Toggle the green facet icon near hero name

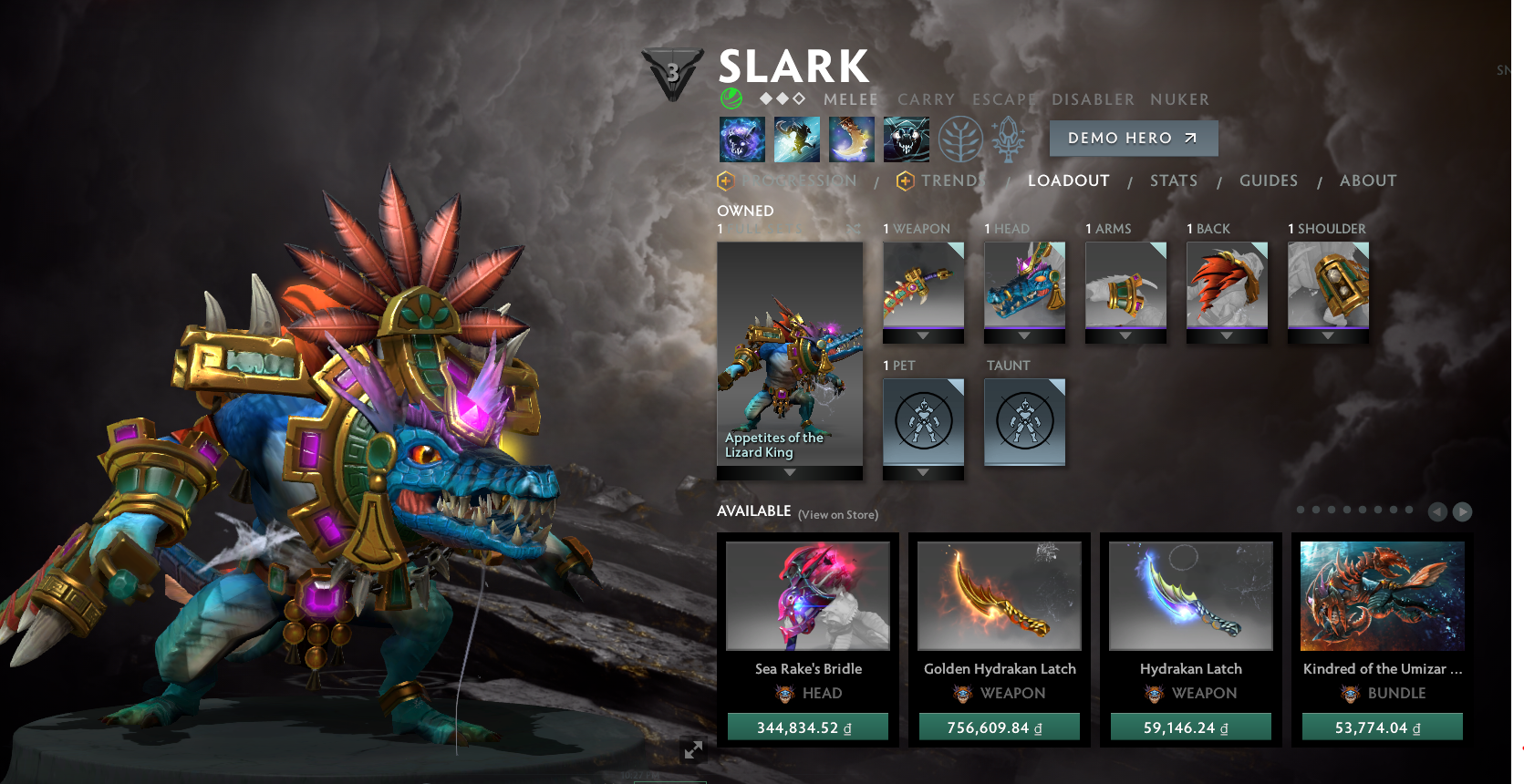731,98
